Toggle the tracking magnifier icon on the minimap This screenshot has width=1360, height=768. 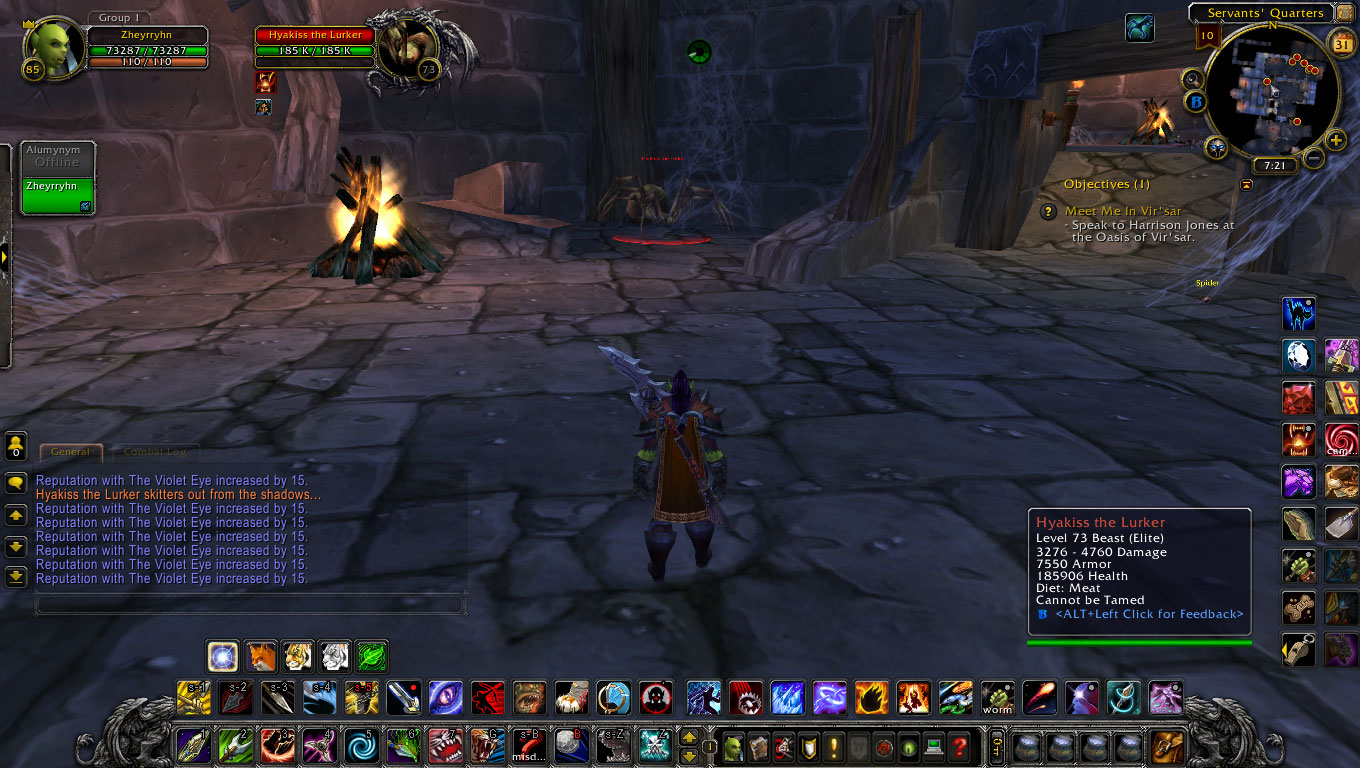click(1192, 78)
